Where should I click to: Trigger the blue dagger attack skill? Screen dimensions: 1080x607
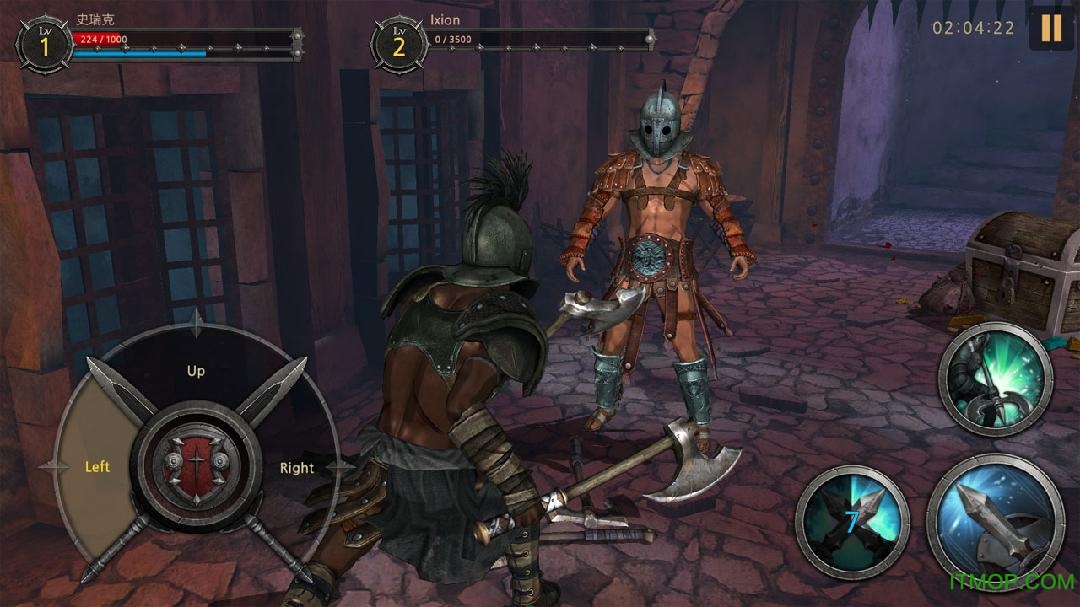point(995,522)
